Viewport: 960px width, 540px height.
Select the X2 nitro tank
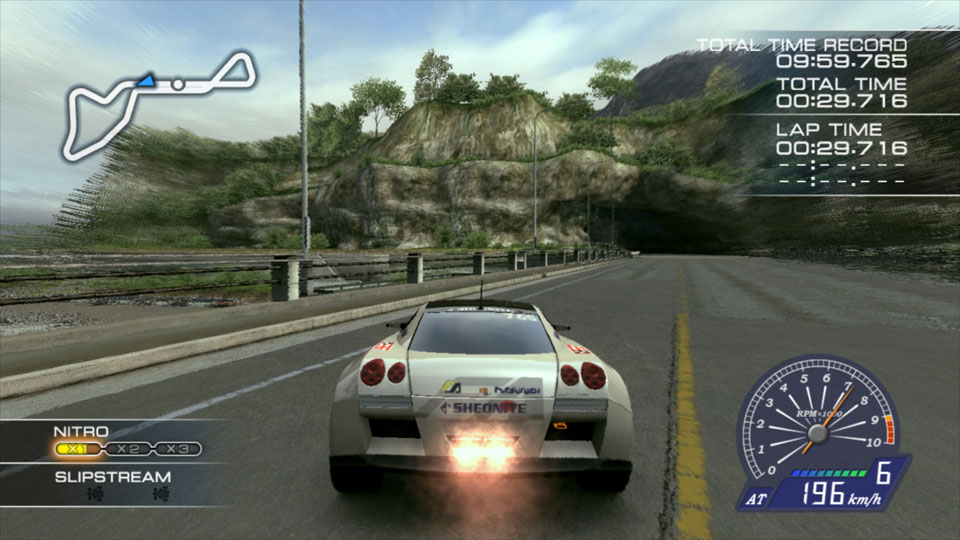(x=127, y=449)
